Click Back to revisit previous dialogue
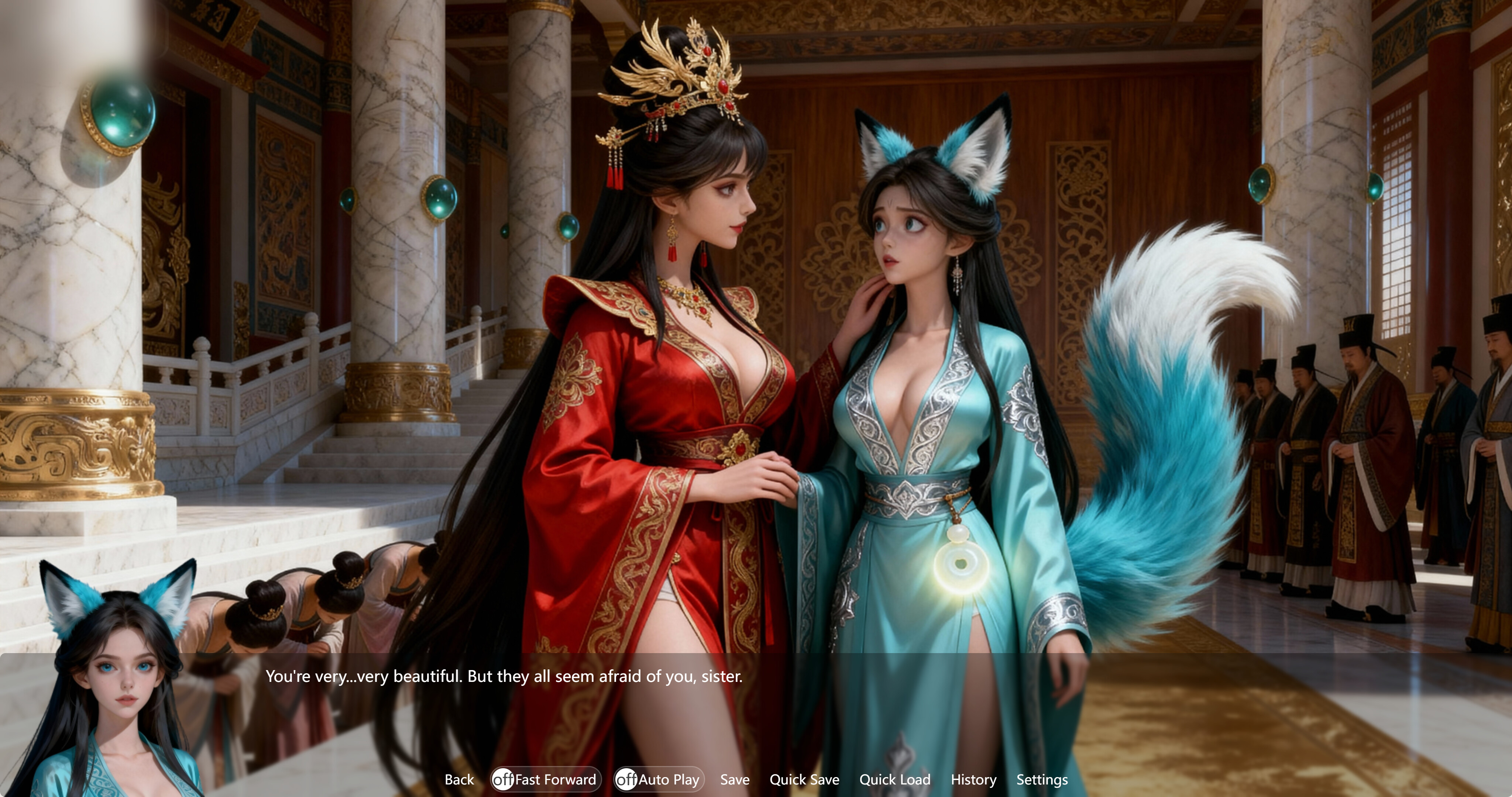The image size is (1512, 797). 460,779
